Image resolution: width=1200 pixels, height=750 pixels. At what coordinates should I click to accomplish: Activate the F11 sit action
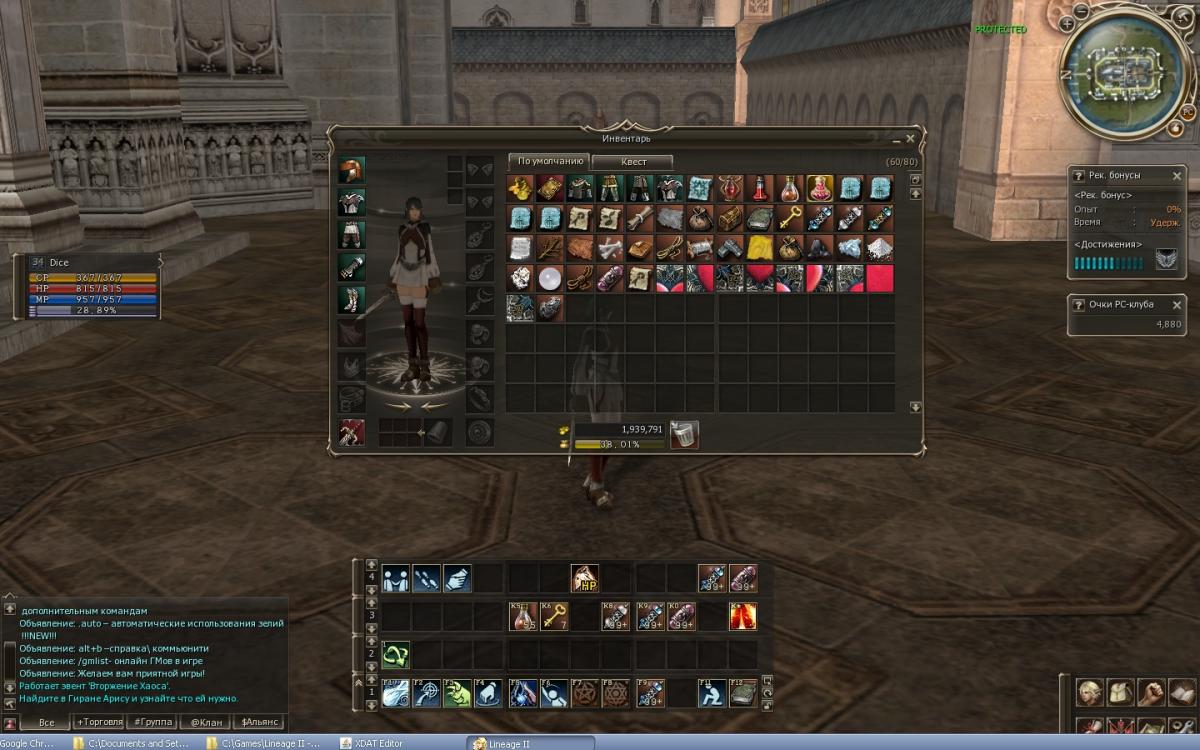click(x=712, y=693)
